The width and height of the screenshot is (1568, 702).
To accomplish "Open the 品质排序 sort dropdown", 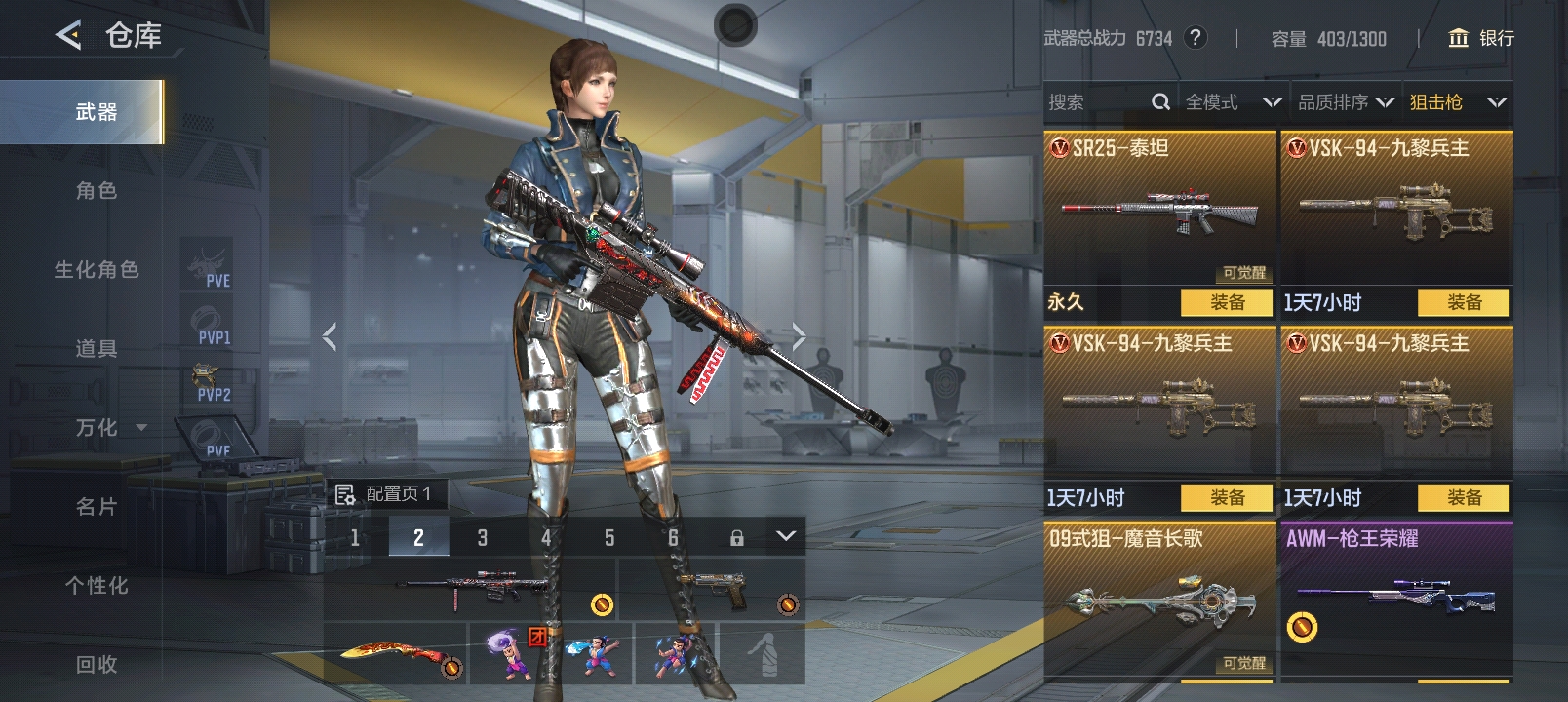I will click(1346, 102).
